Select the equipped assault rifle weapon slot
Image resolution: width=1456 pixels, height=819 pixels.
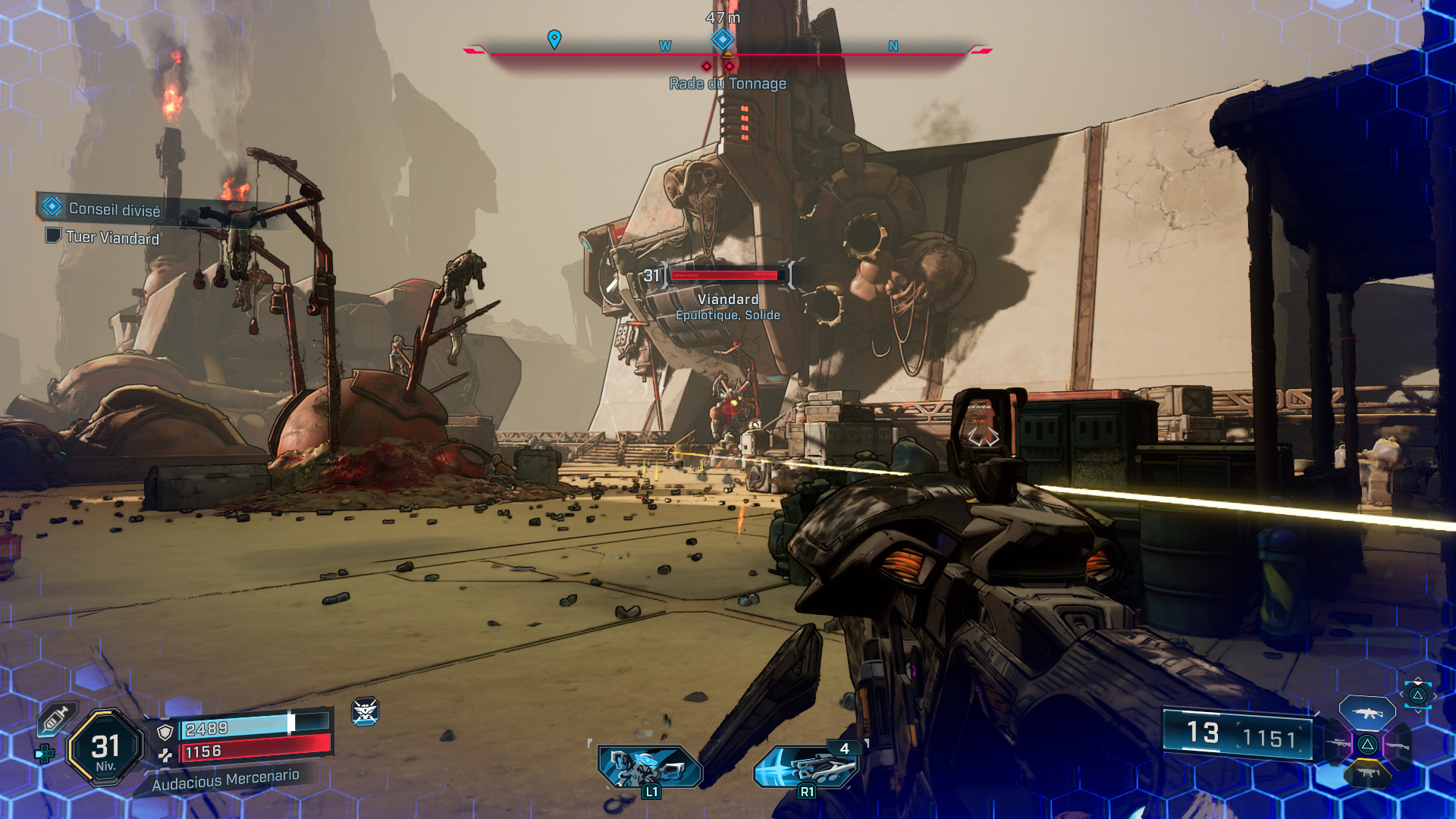pos(1367,713)
